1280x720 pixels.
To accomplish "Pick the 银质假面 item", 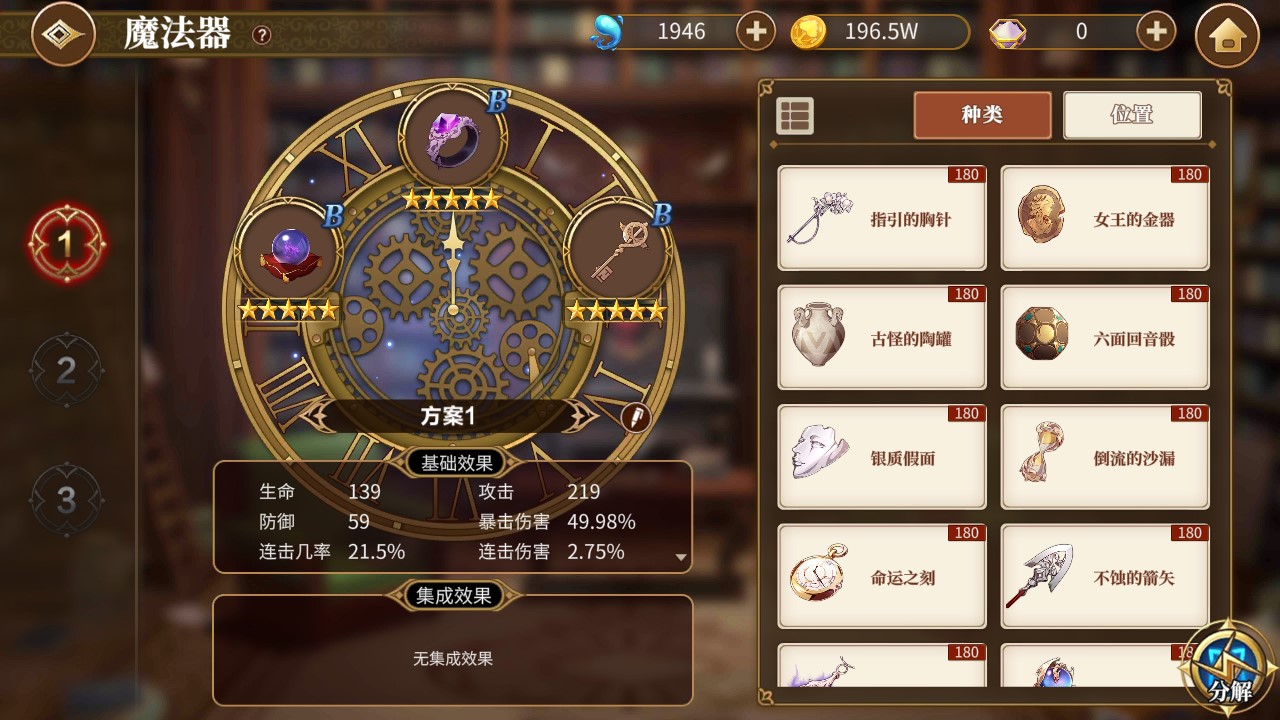I will coord(881,458).
